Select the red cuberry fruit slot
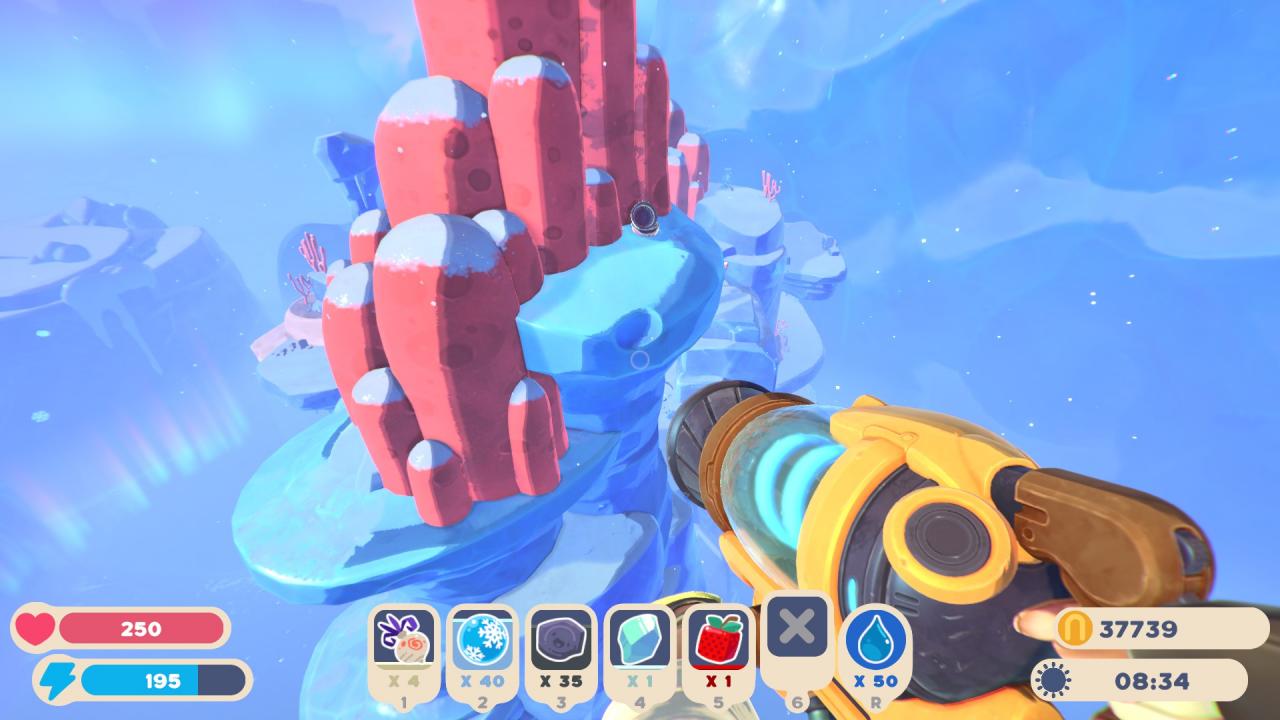This screenshot has height=720, width=1280. click(x=718, y=640)
